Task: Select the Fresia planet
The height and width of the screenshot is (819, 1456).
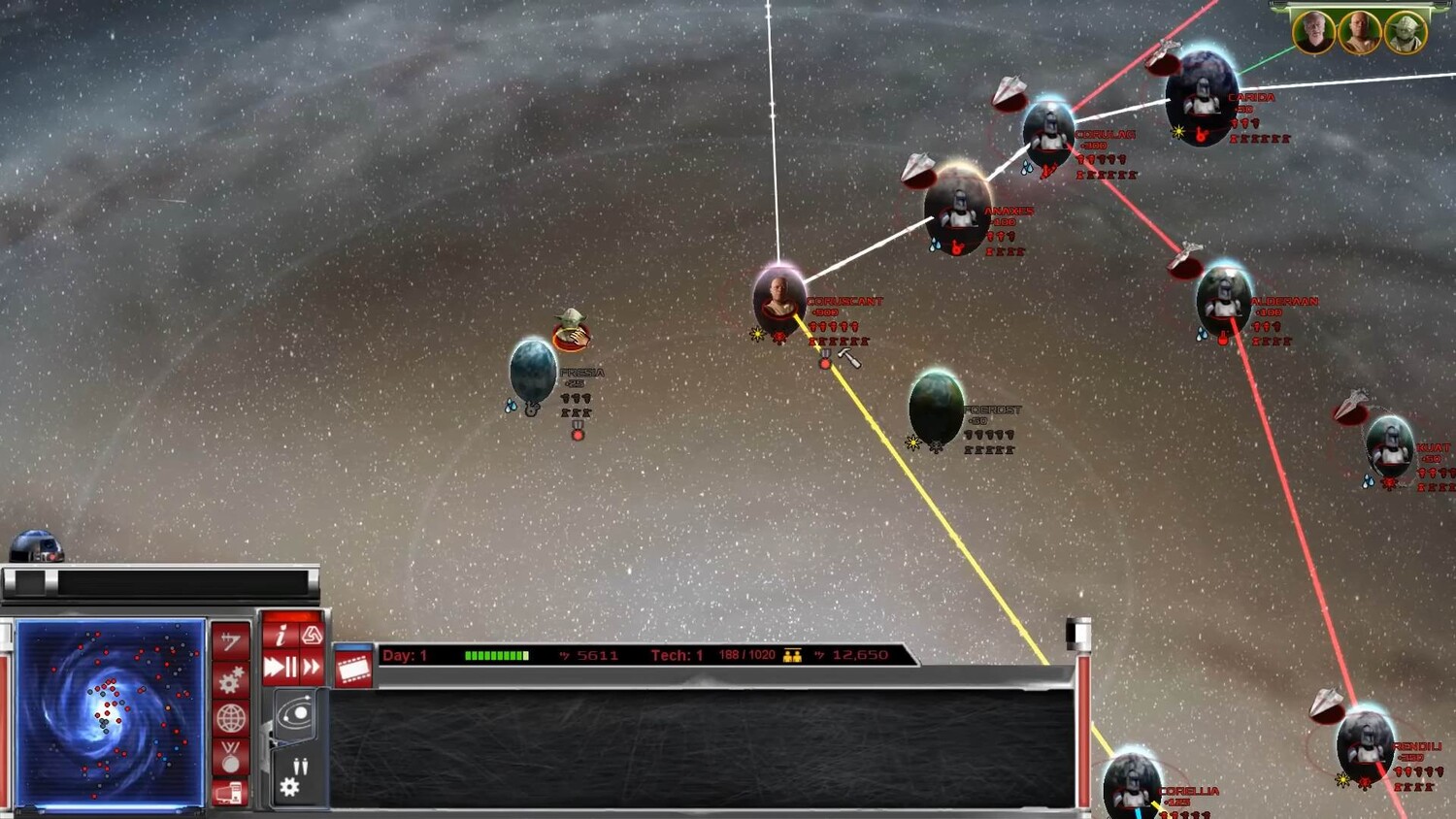Action: click(533, 370)
